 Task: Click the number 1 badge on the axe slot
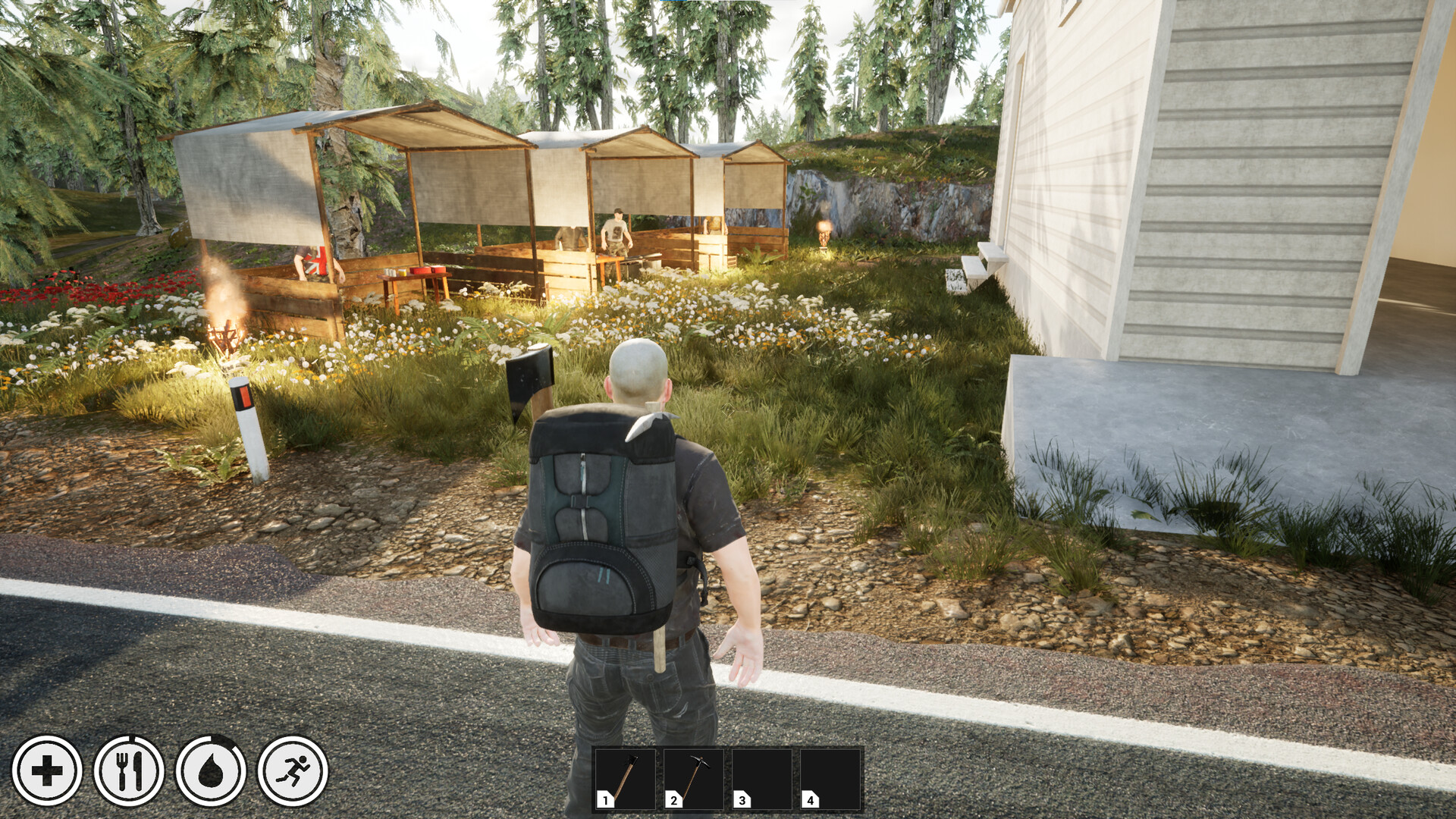click(x=604, y=799)
